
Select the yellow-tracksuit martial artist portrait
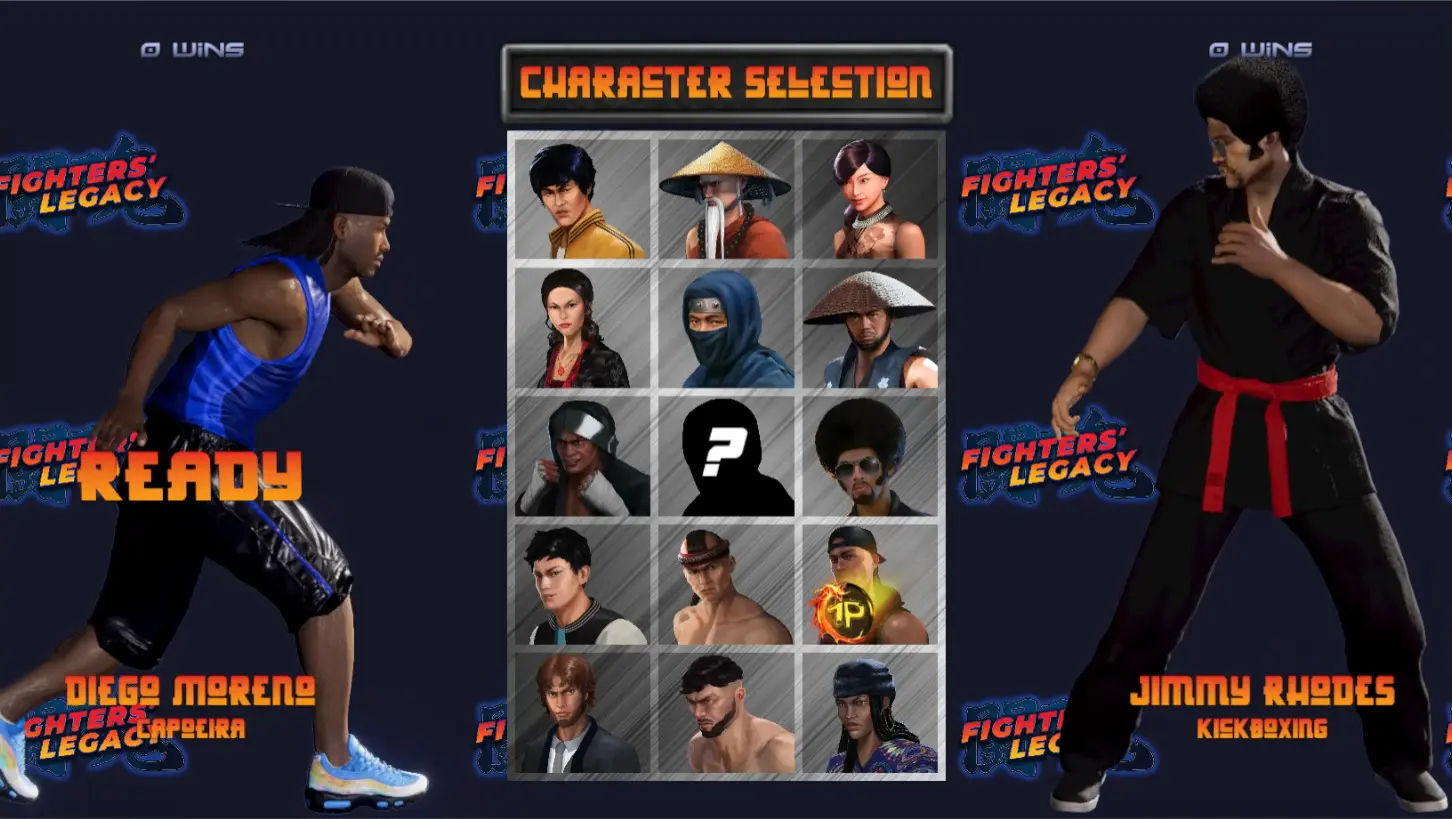[x=581, y=197]
